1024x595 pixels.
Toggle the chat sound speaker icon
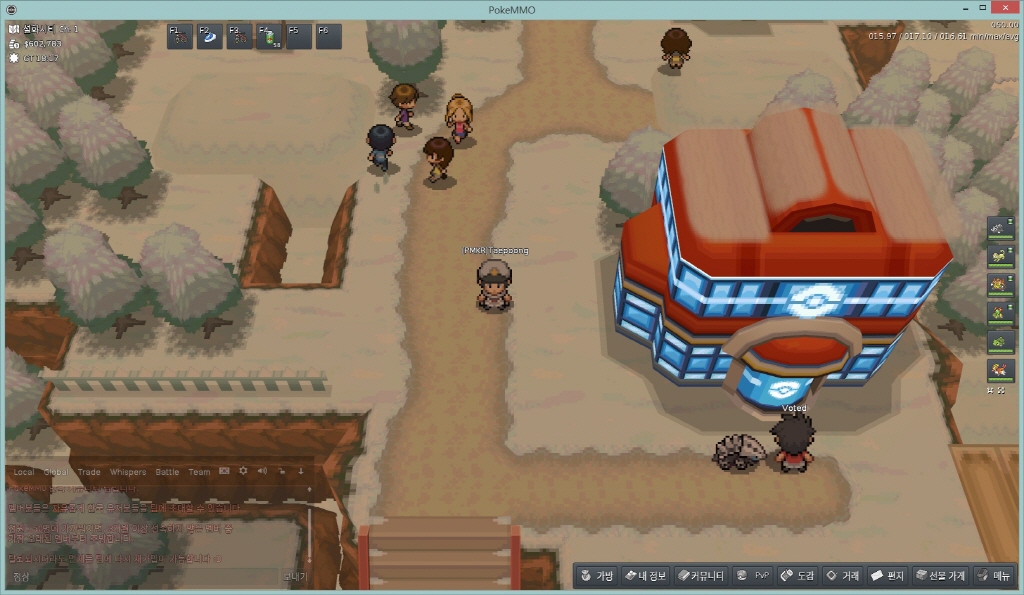(x=262, y=471)
